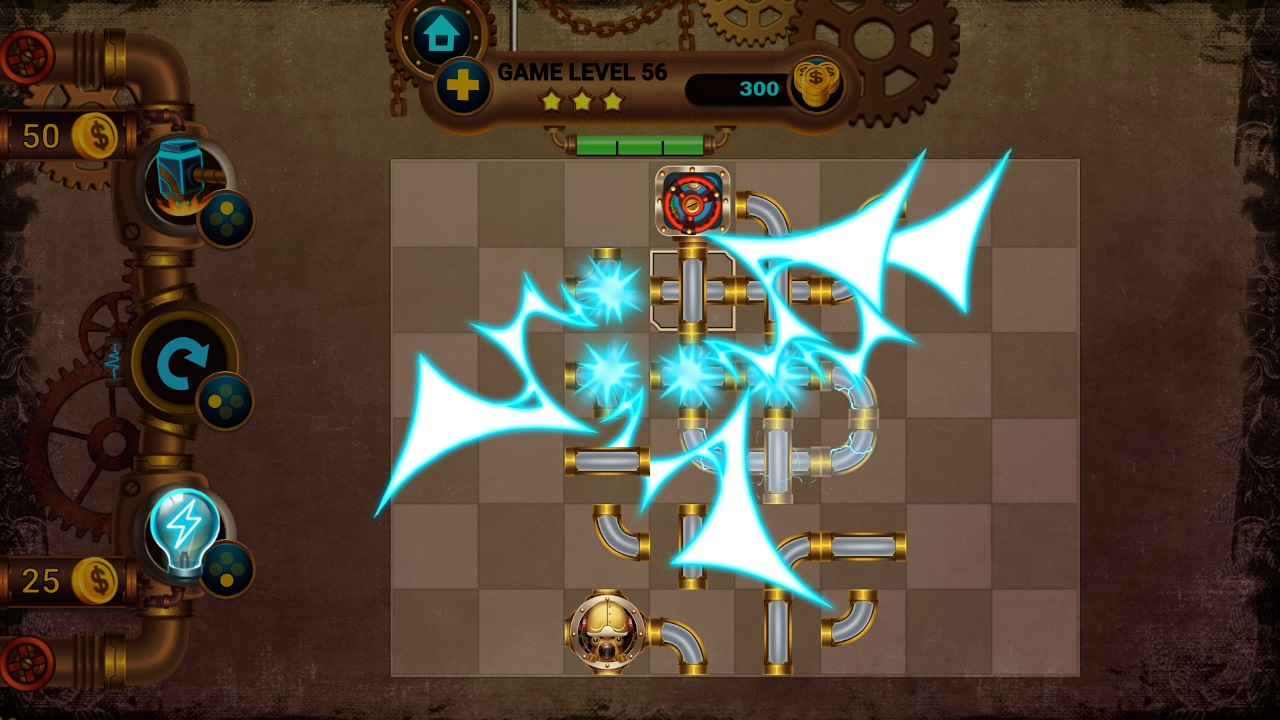Click the red water valve source
1280x720 pixels.
pyautogui.click(x=692, y=204)
